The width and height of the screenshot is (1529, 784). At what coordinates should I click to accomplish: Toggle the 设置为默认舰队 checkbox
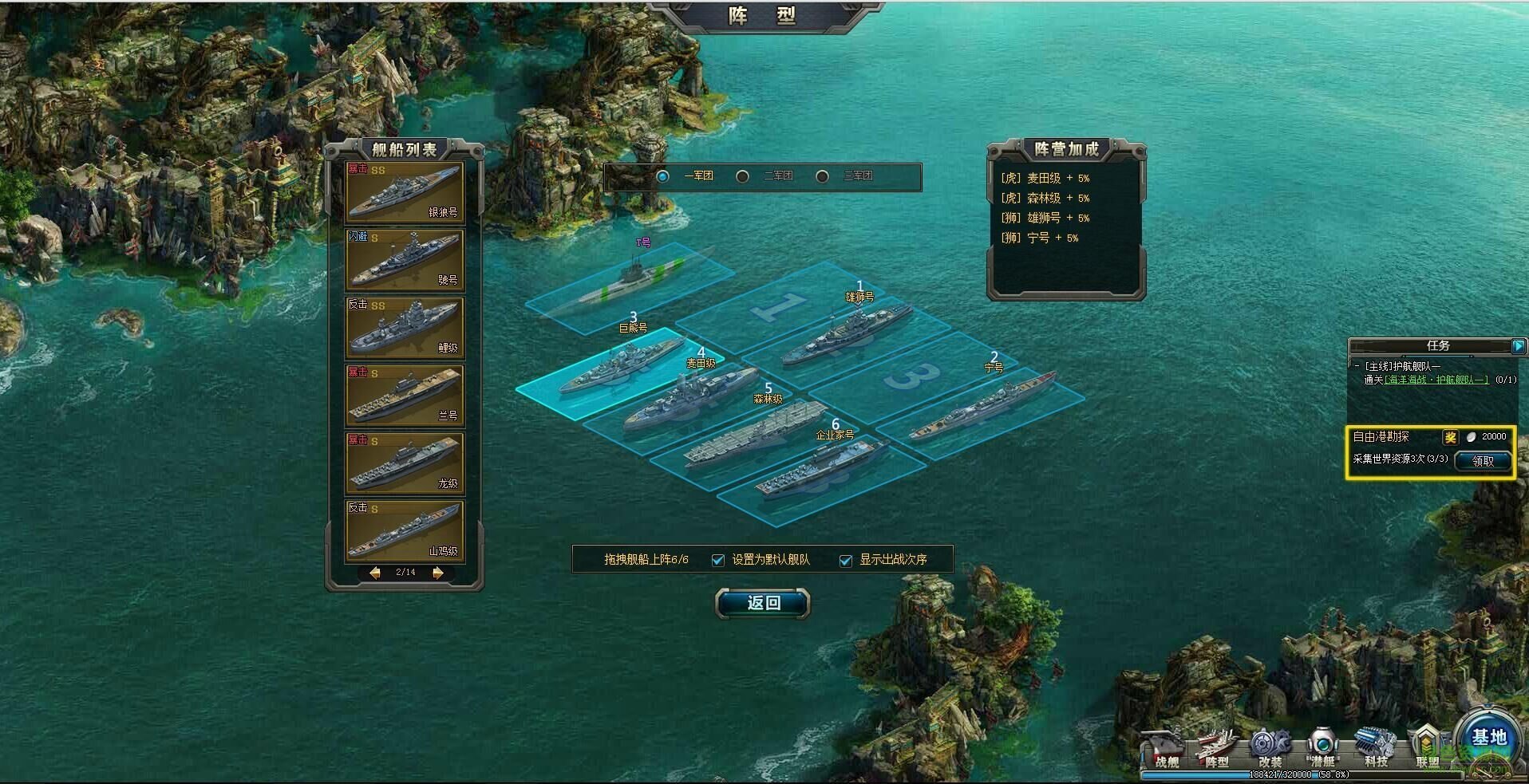point(718,560)
